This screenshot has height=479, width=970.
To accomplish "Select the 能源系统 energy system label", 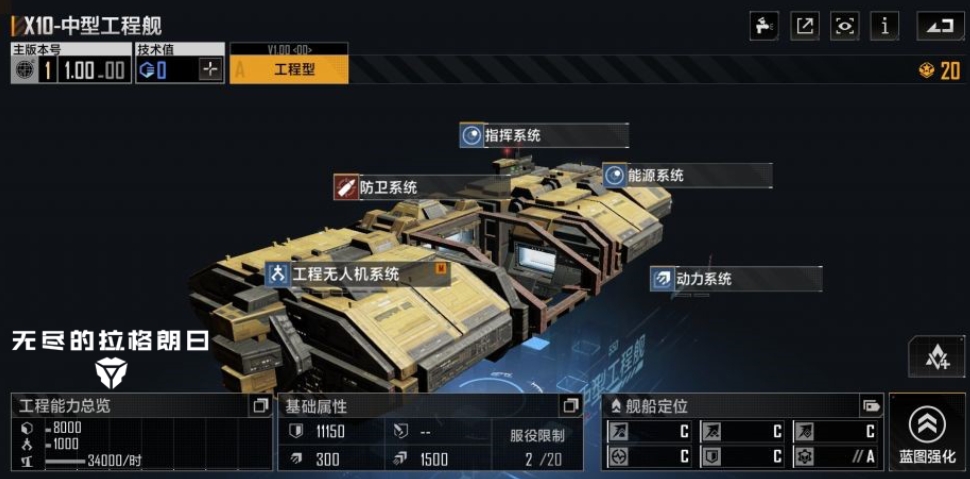I will point(655,176).
